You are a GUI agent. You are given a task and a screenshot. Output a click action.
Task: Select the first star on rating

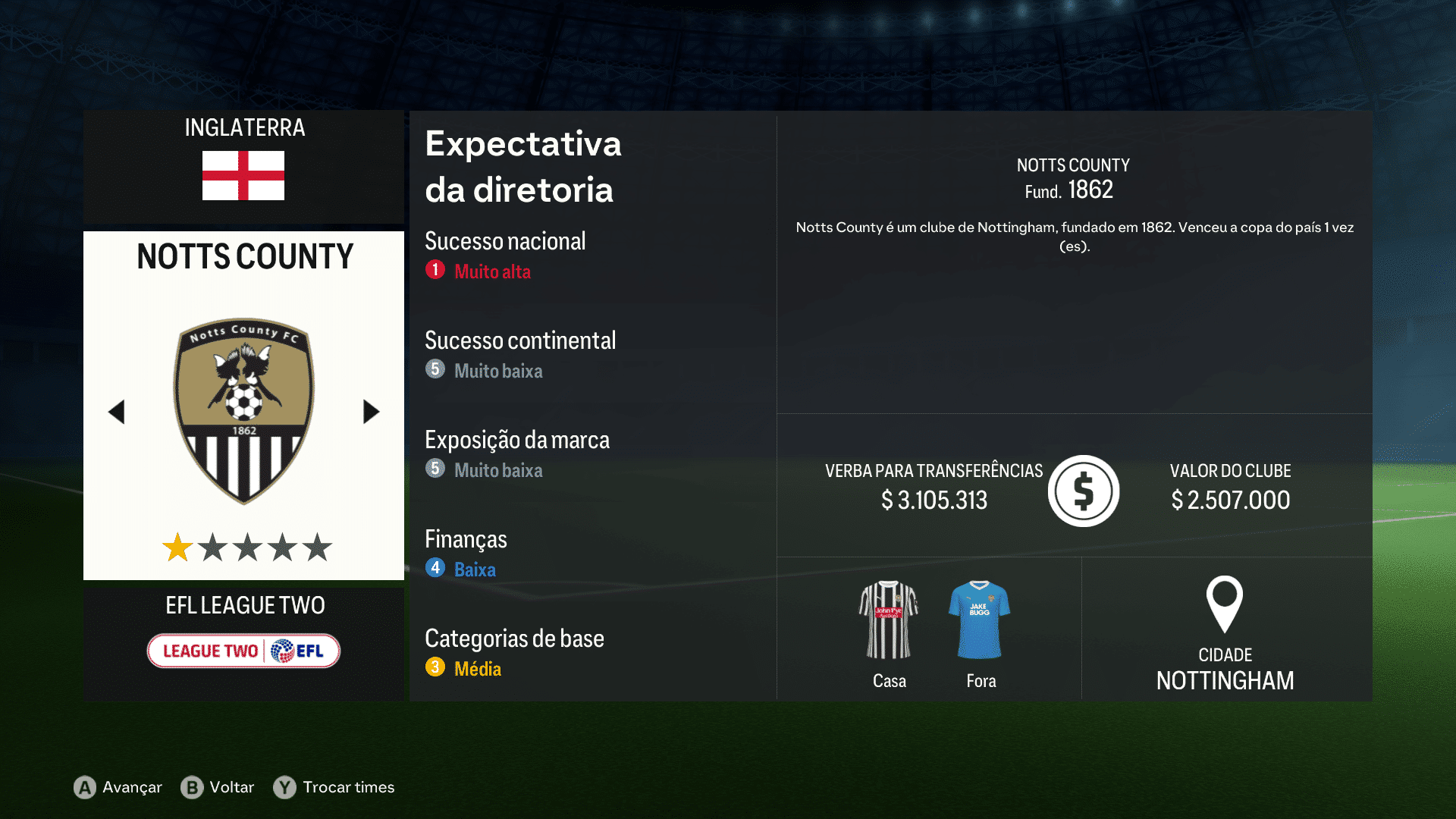point(177,545)
